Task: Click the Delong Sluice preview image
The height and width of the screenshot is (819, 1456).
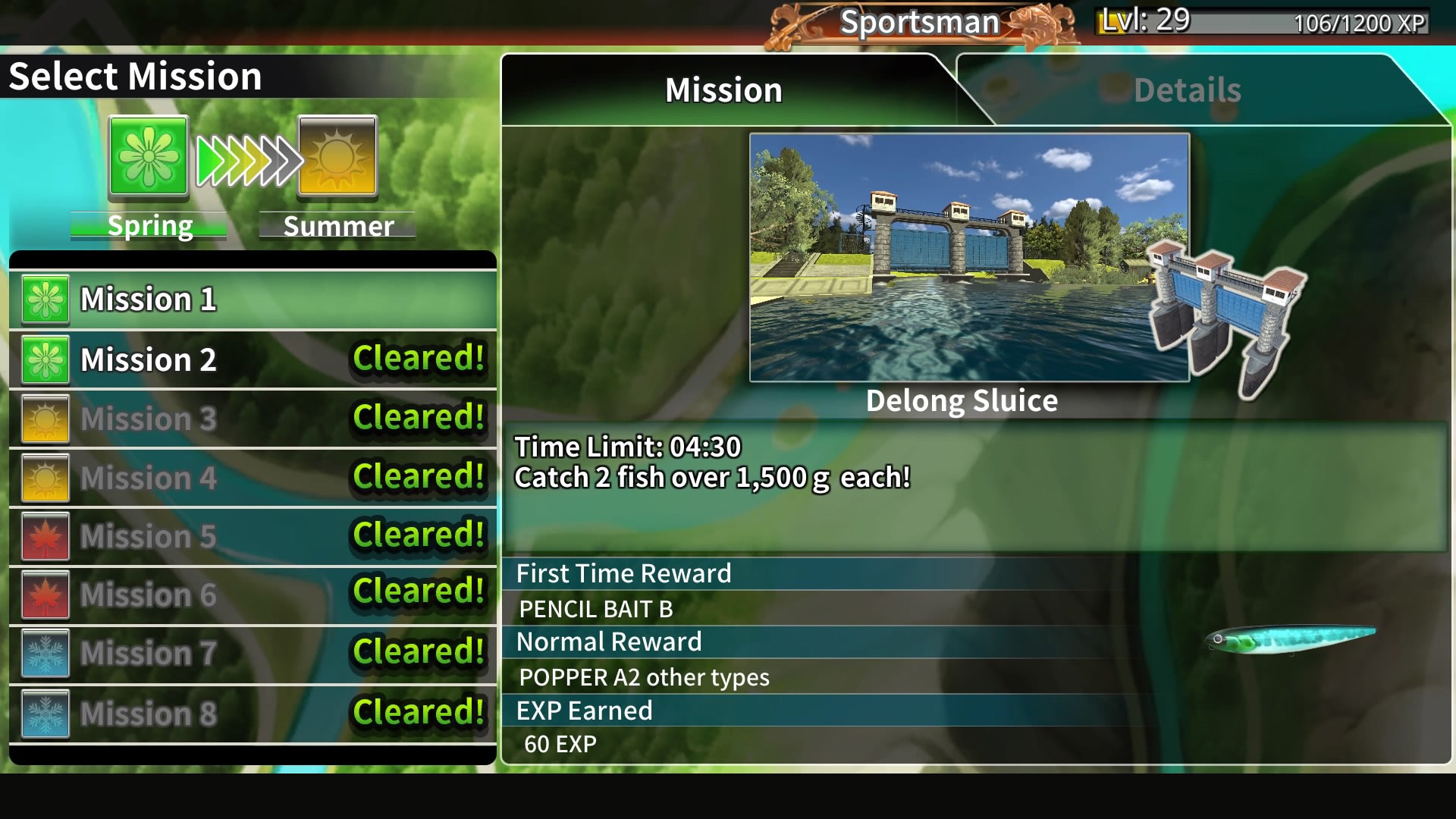Action: point(968,256)
